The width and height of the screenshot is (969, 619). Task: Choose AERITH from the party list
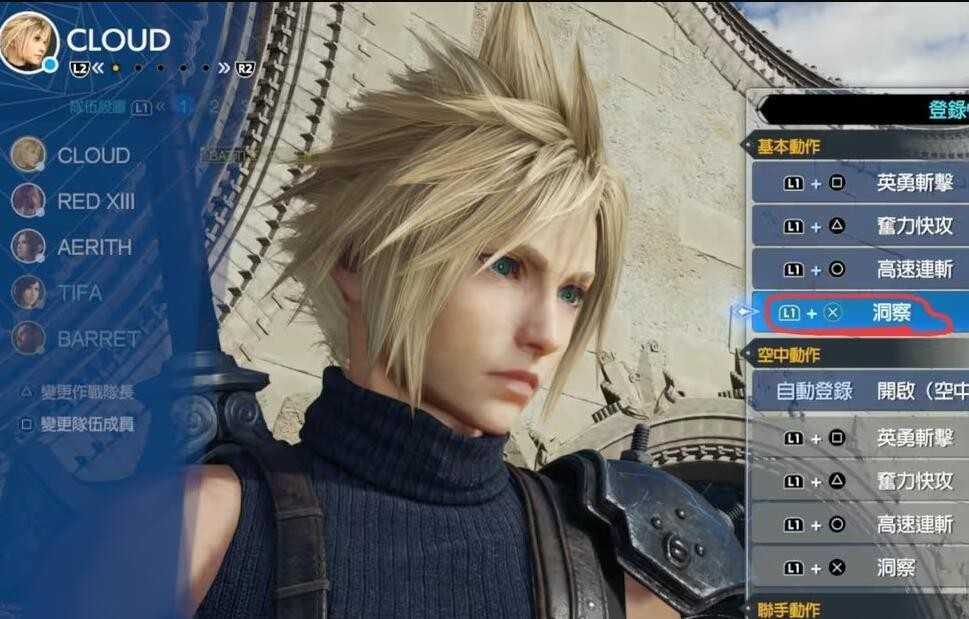point(93,247)
